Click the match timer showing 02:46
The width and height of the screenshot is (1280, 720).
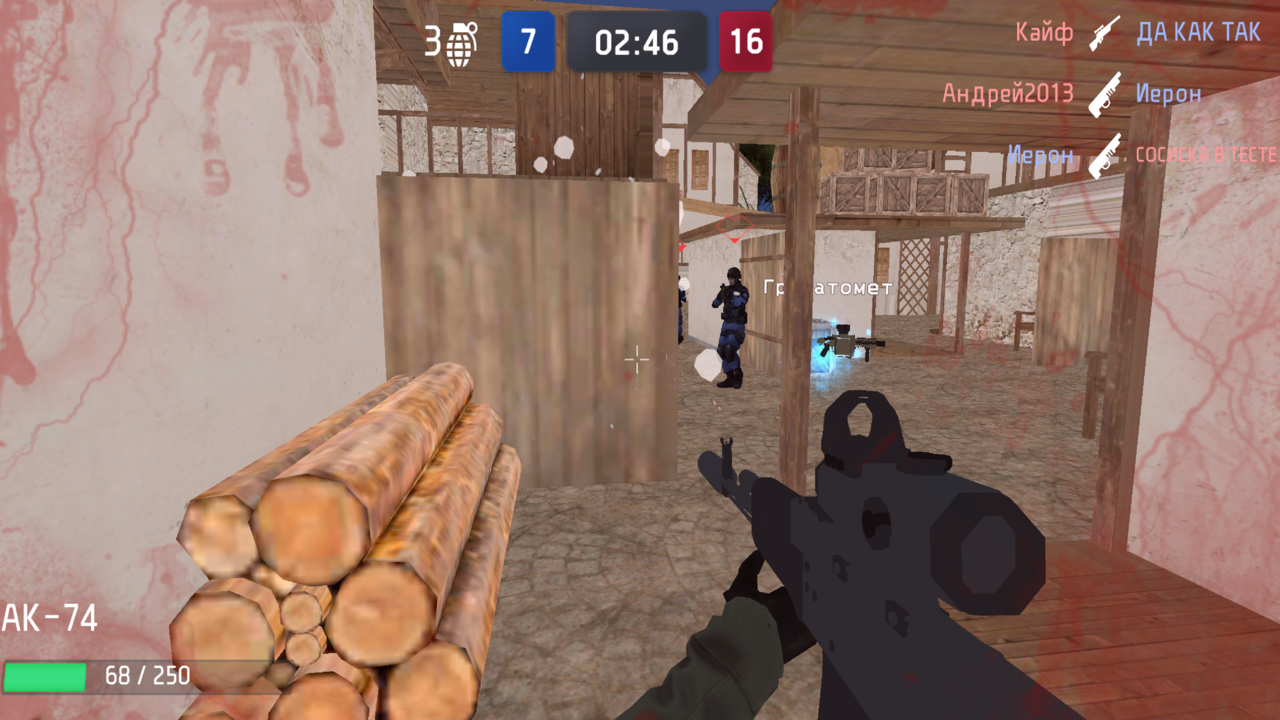638,42
